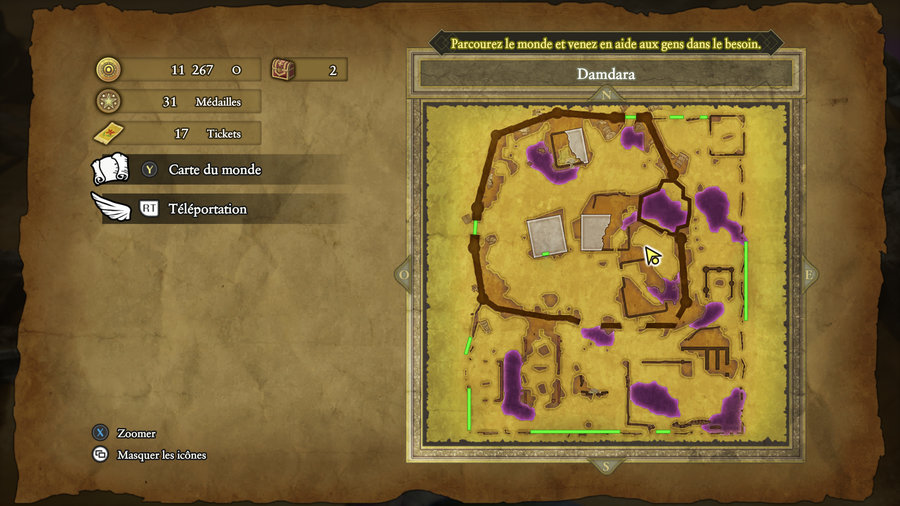Choose Masquer les icônes

click(161, 455)
